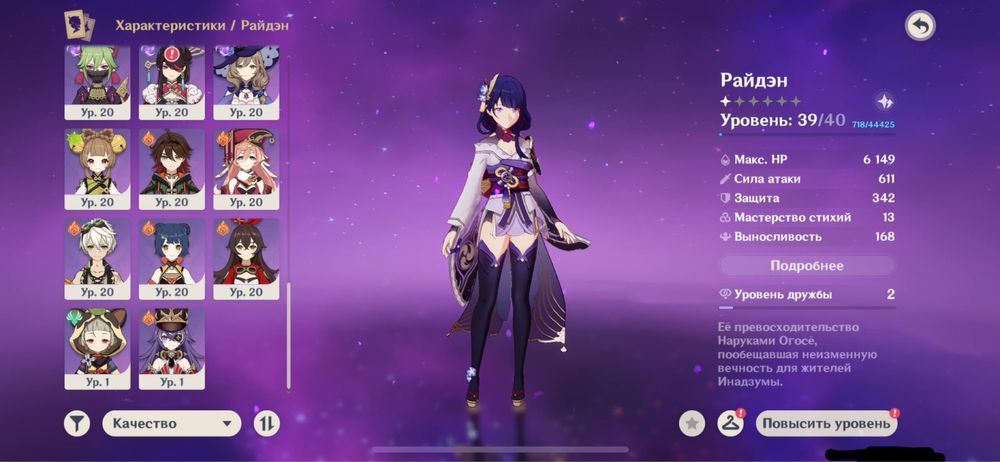Click the sparkle icon beside Райдэн's stars
Image resolution: width=1000 pixels, height=462 pixels.
click(x=884, y=101)
